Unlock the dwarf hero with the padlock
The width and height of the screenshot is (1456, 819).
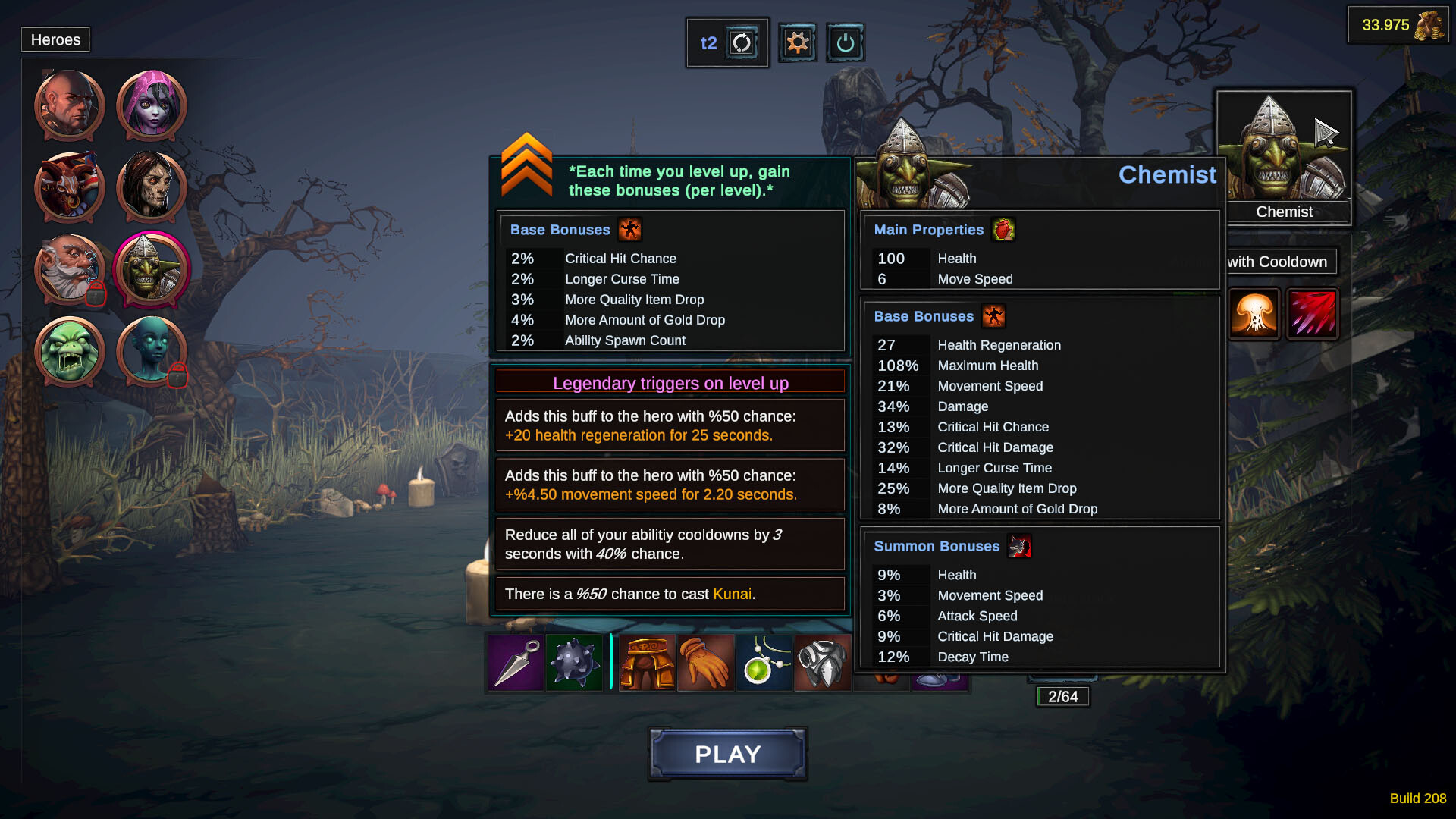coord(69,269)
